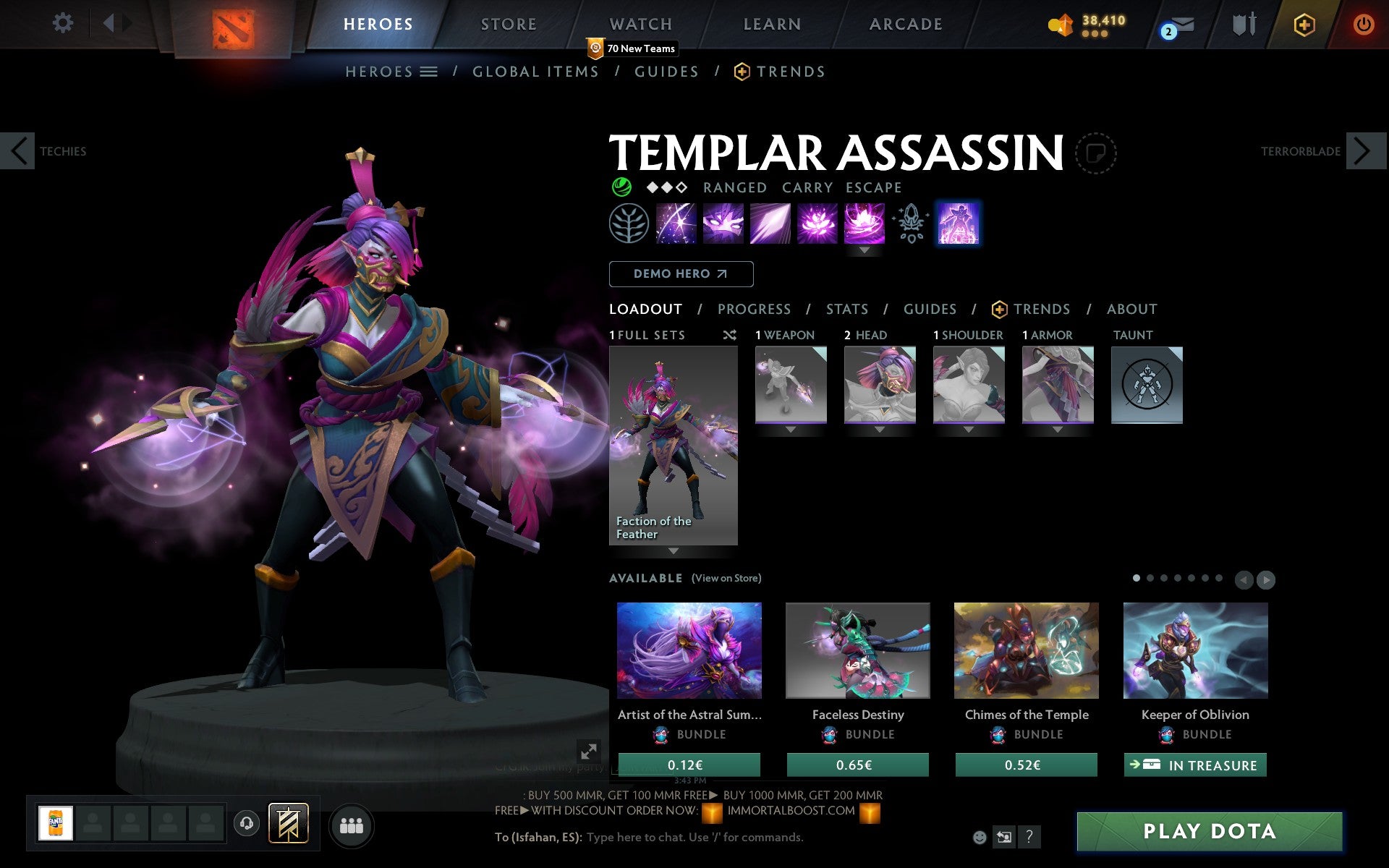Open the ARCADE menu

coord(906,23)
